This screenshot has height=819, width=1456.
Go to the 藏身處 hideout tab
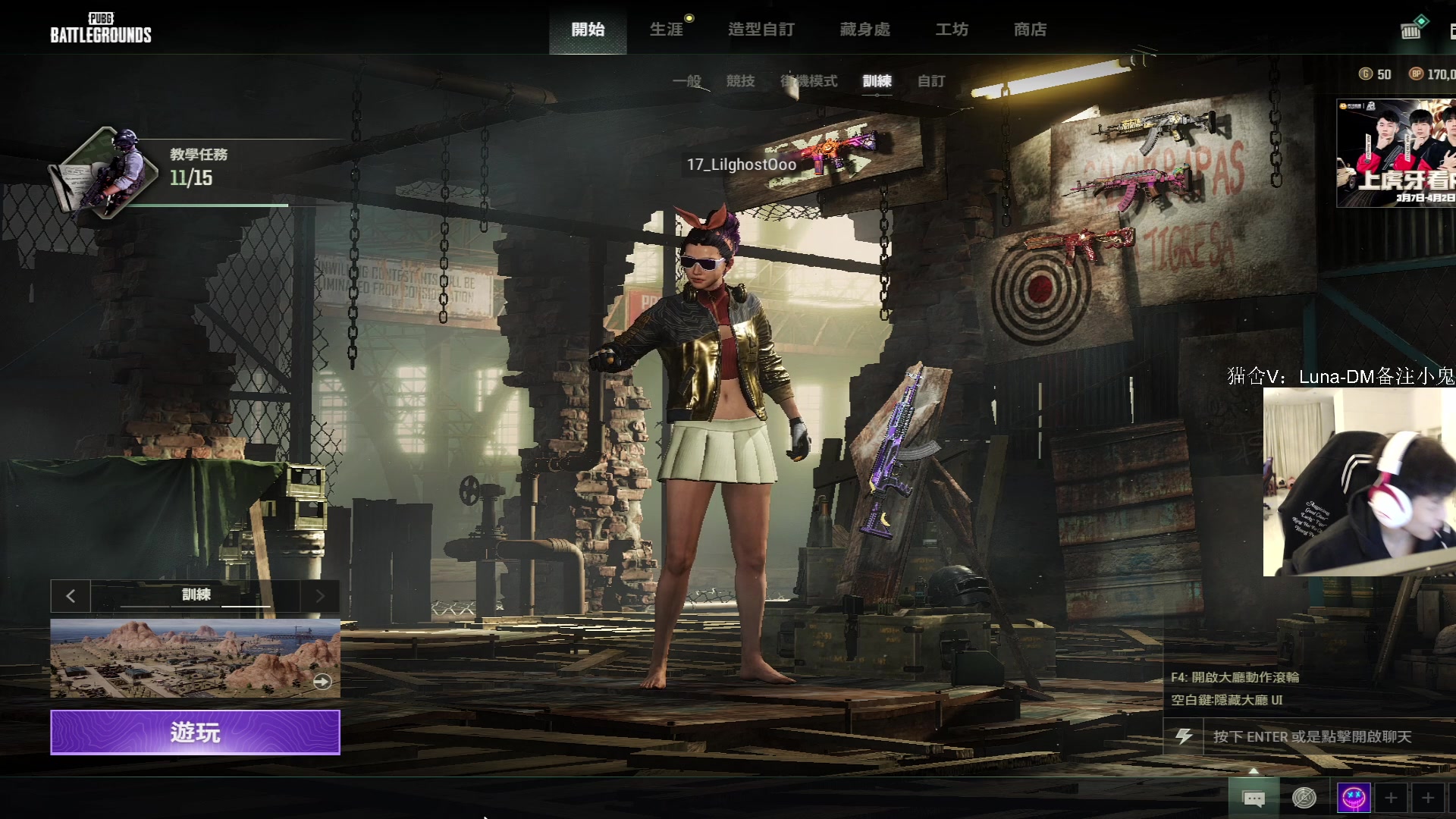(864, 30)
